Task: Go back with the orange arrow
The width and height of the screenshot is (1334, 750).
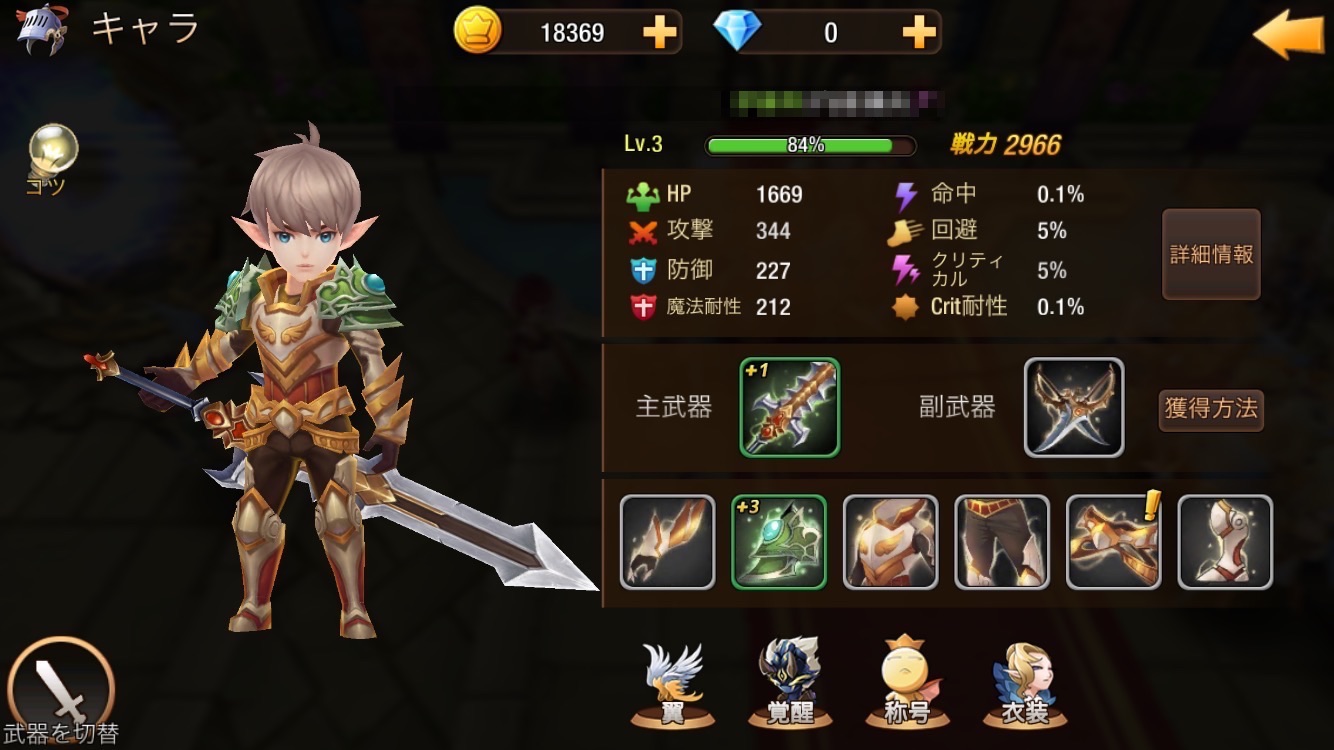Action: click(x=1288, y=34)
